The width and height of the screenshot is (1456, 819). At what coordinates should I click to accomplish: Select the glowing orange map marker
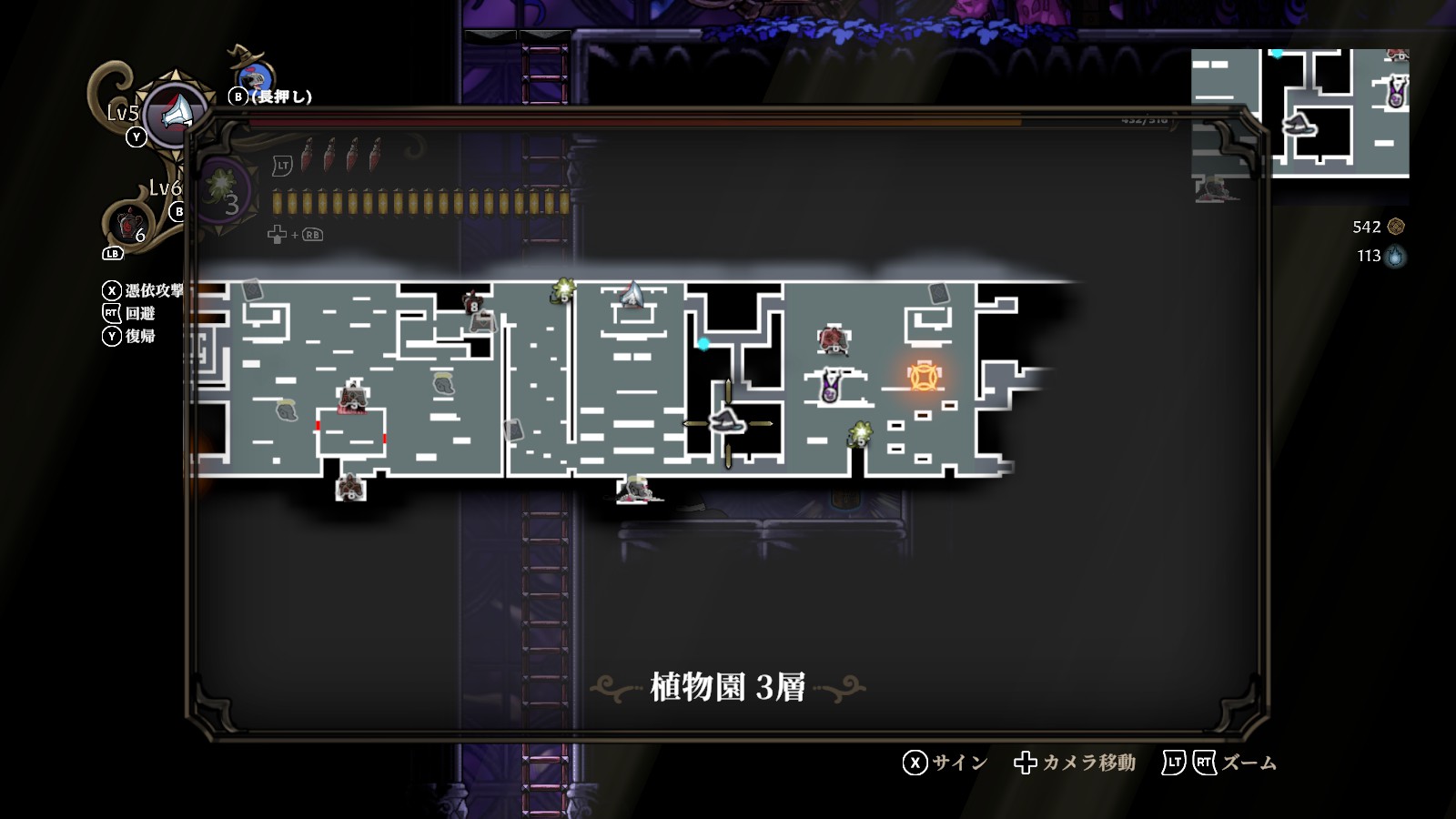click(924, 376)
